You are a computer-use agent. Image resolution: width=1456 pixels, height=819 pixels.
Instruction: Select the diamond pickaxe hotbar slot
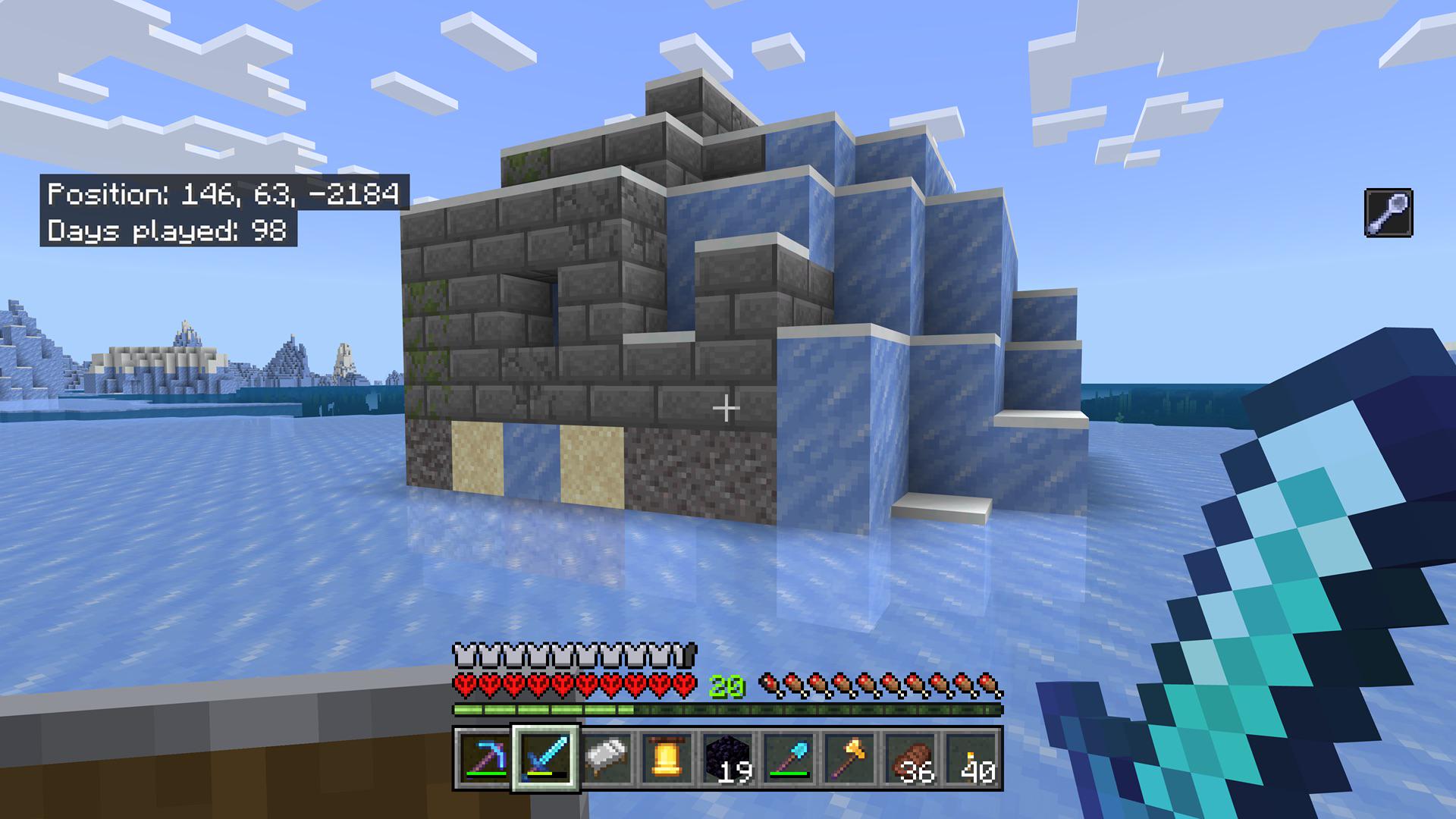484,758
